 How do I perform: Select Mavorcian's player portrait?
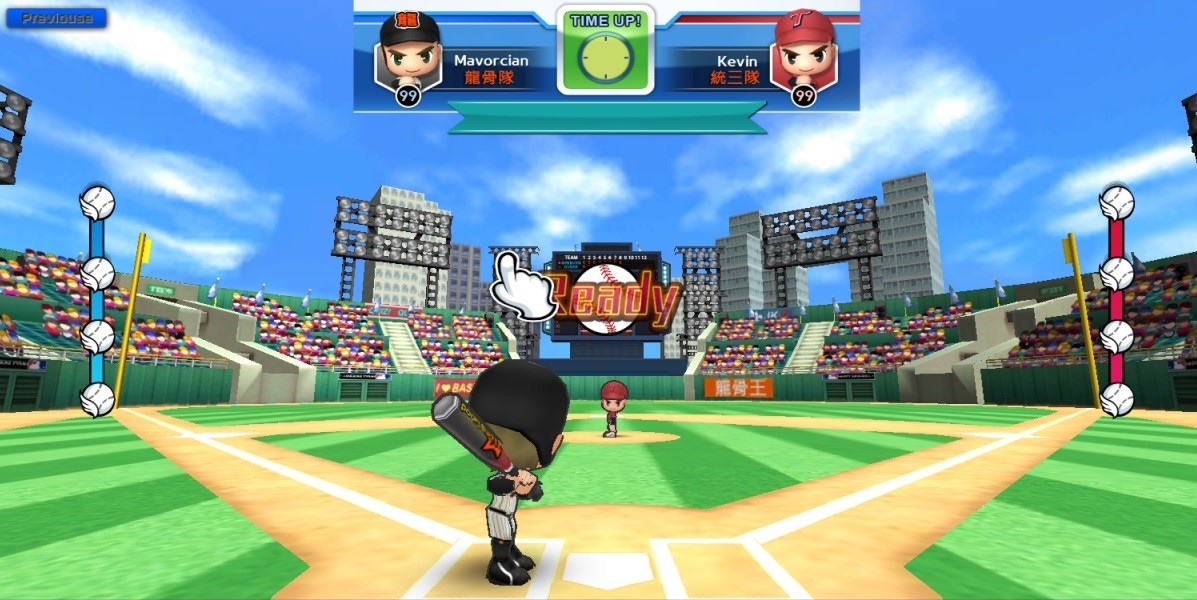408,53
